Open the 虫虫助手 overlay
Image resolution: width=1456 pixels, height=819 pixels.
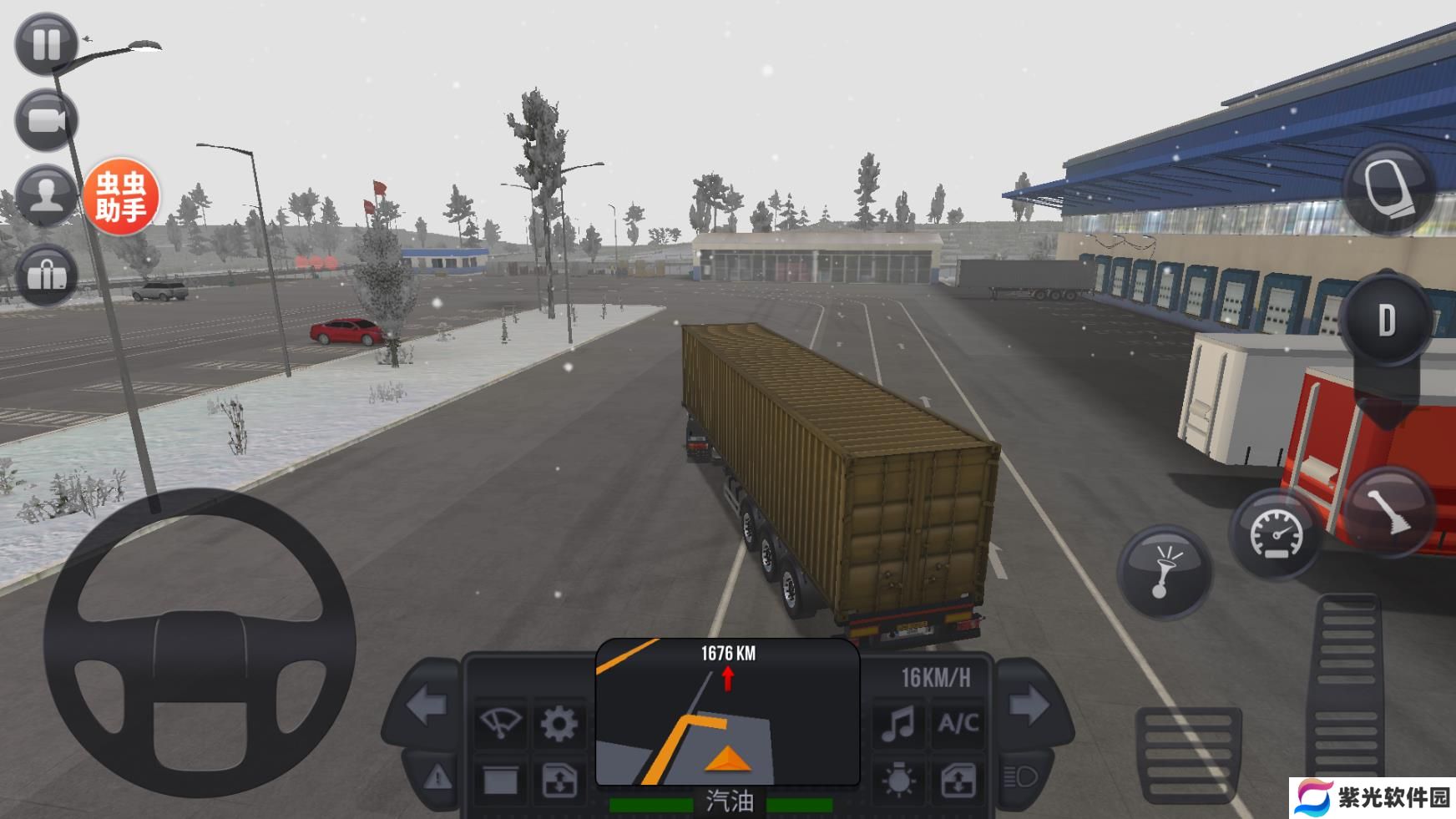click(120, 196)
